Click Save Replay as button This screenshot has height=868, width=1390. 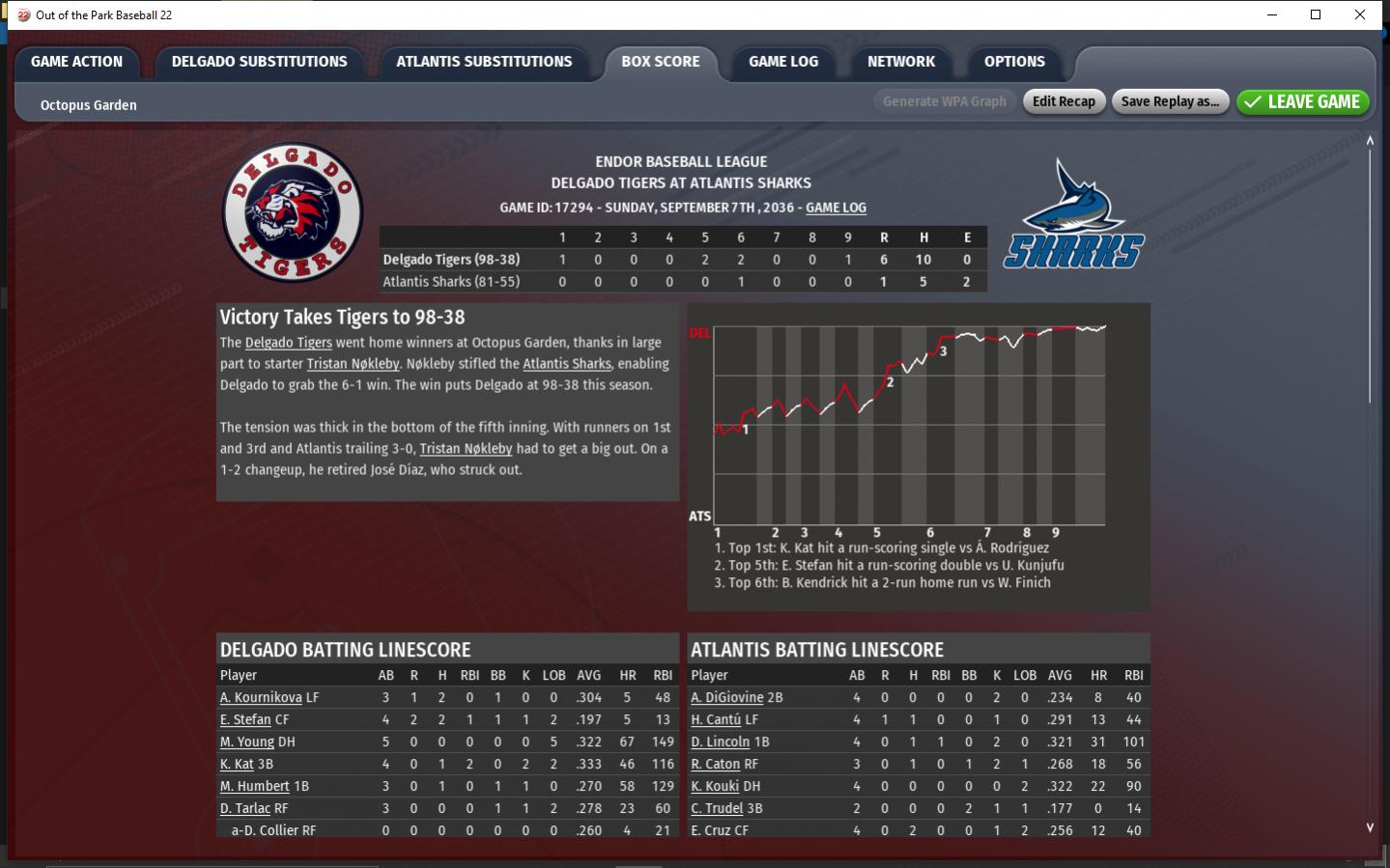click(1169, 101)
